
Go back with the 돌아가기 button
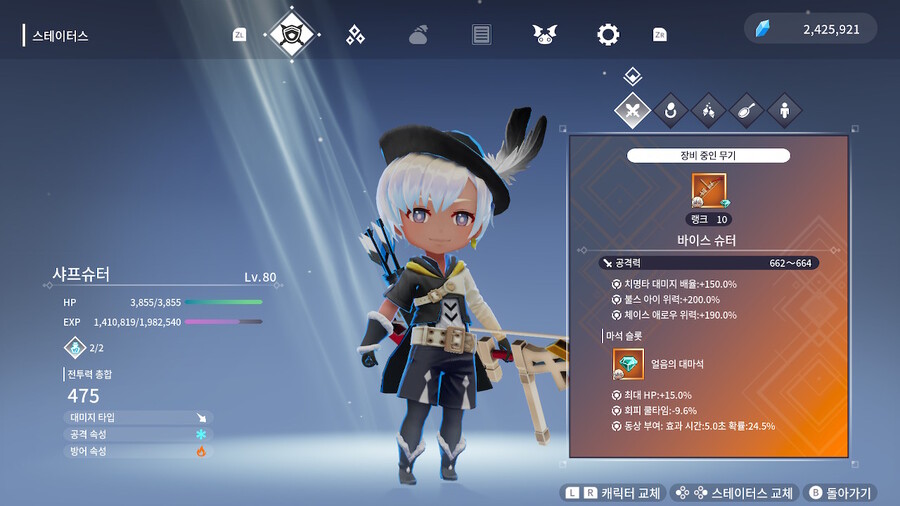coord(840,493)
